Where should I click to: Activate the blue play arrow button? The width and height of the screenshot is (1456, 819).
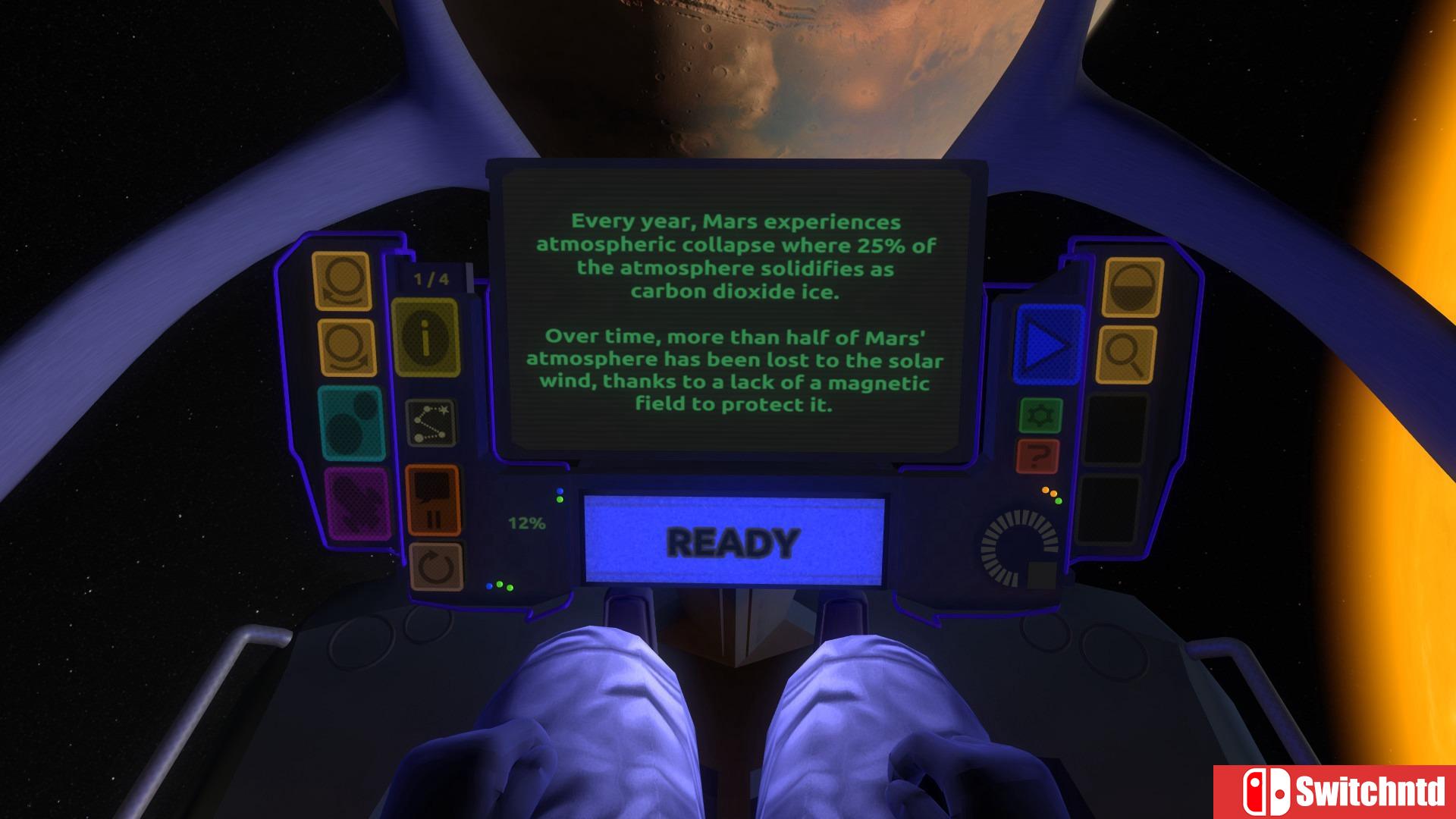(x=1049, y=346)
